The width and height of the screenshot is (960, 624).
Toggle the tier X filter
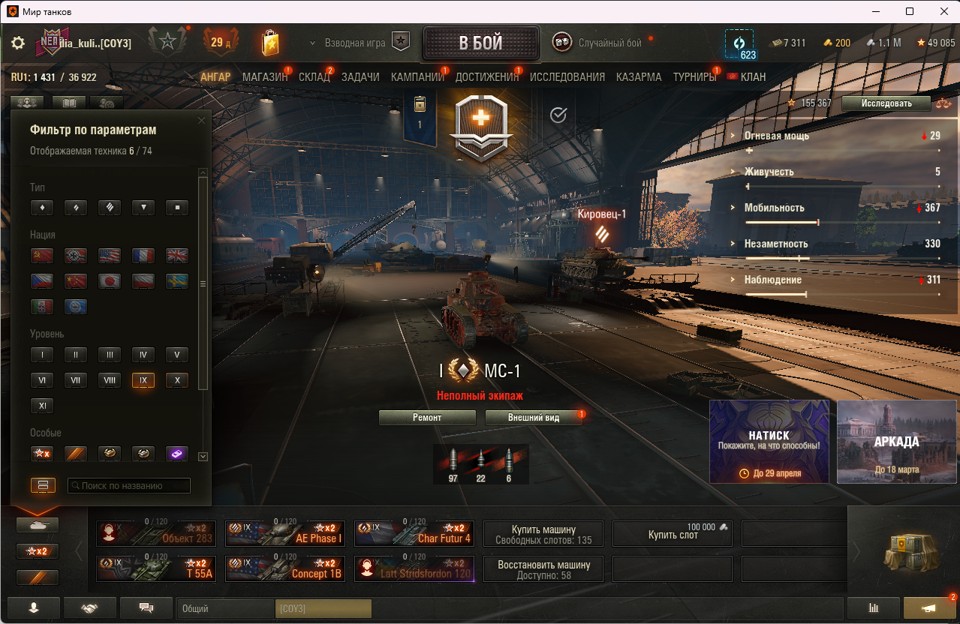click(x=176, y=380)
